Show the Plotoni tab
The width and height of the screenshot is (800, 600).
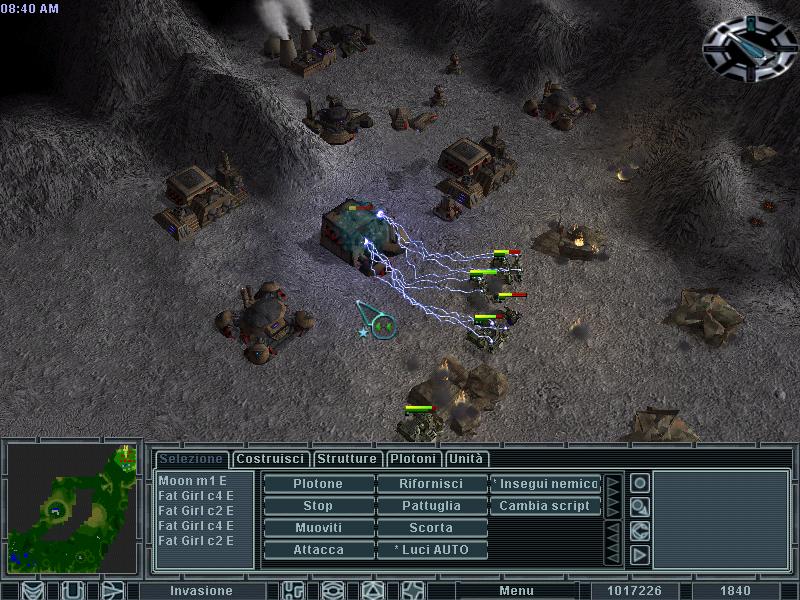413,459
